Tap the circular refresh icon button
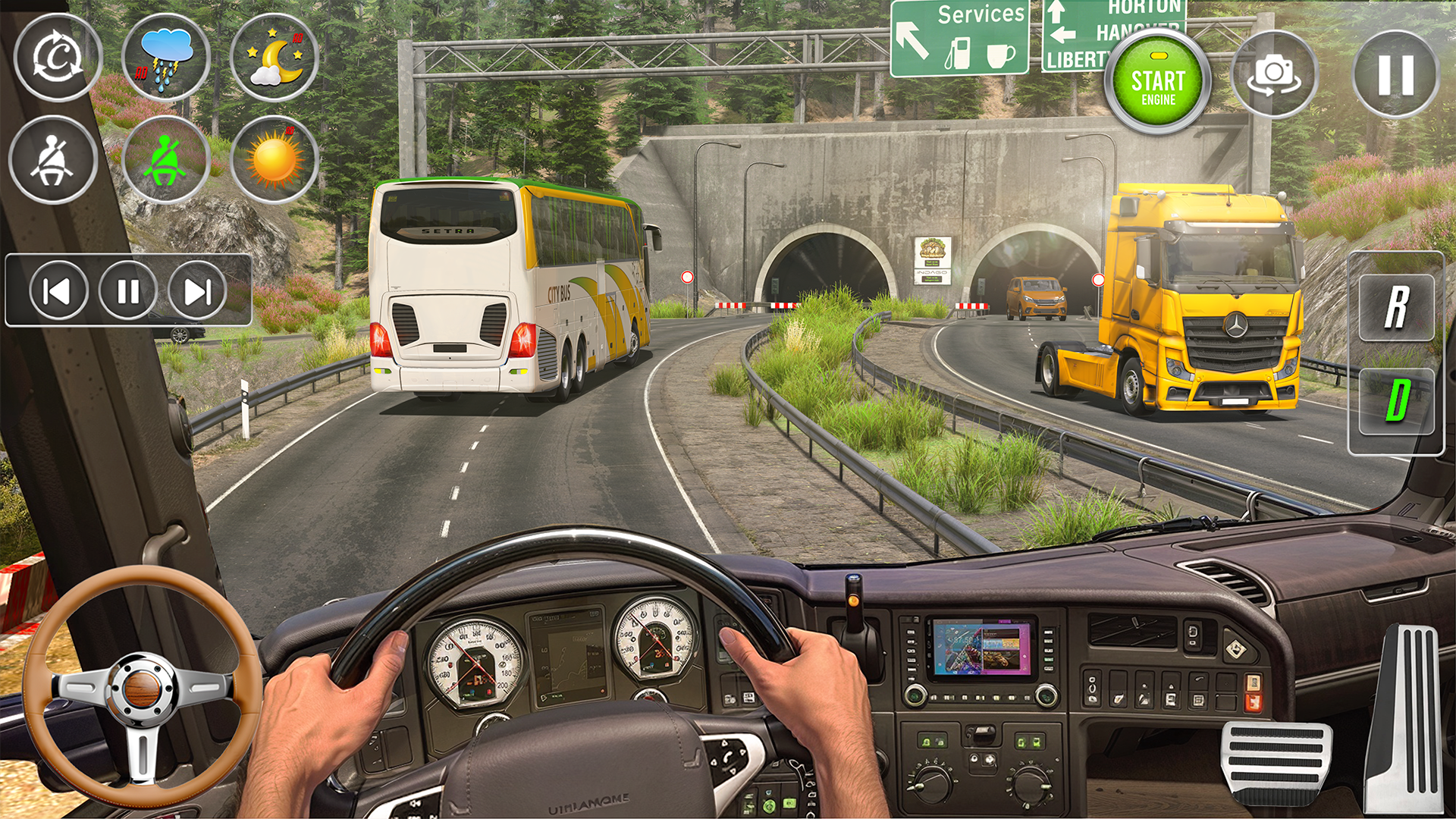Image resolution: width=1456 pixels, height=819 pixels. [x=58, y=58]
